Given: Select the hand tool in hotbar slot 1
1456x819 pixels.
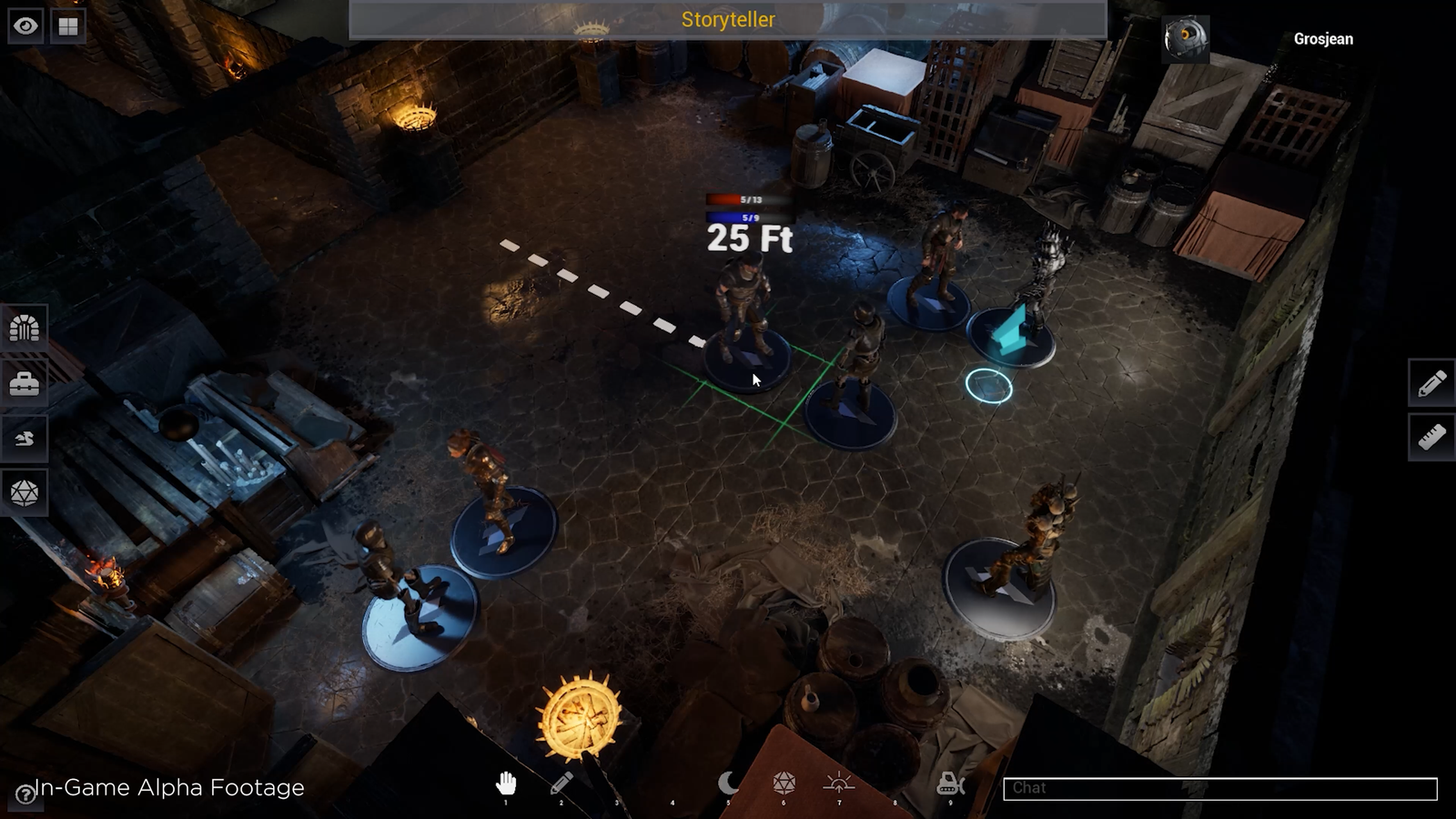Looking at the screenshot, I should click(x=506, y=784).
